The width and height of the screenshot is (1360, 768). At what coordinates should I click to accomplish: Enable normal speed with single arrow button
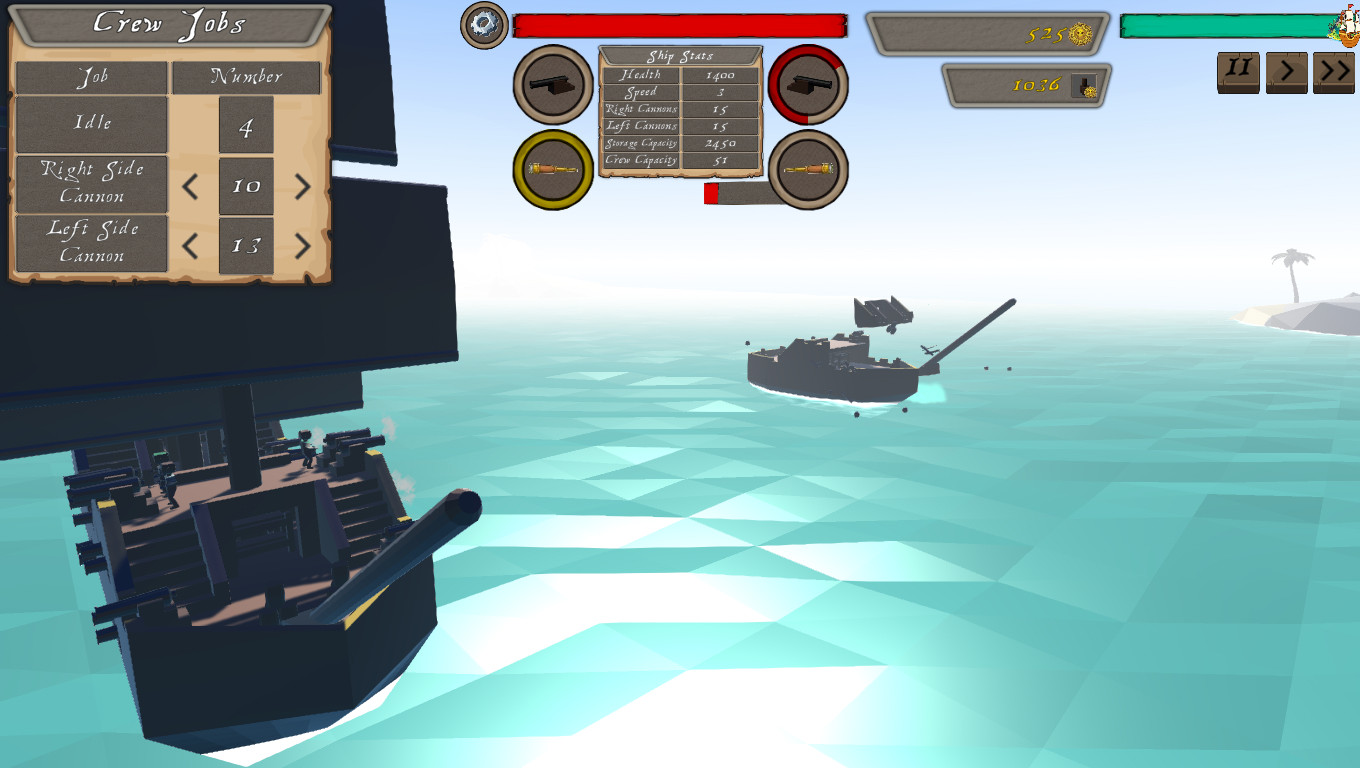click(x=1286, y=70)
